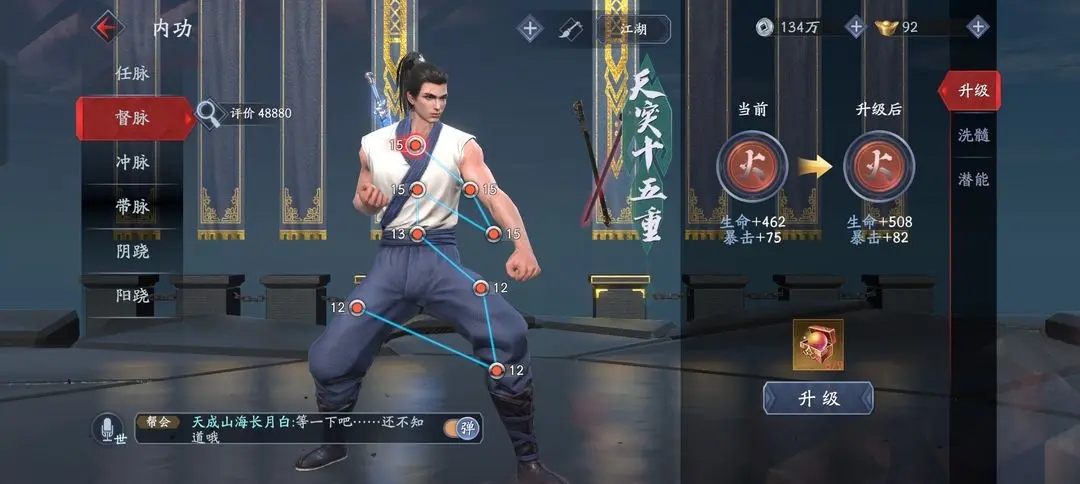Choose the 阴跷 meridian tab
The image size is (1080, 484).
(x=132, y=251)
